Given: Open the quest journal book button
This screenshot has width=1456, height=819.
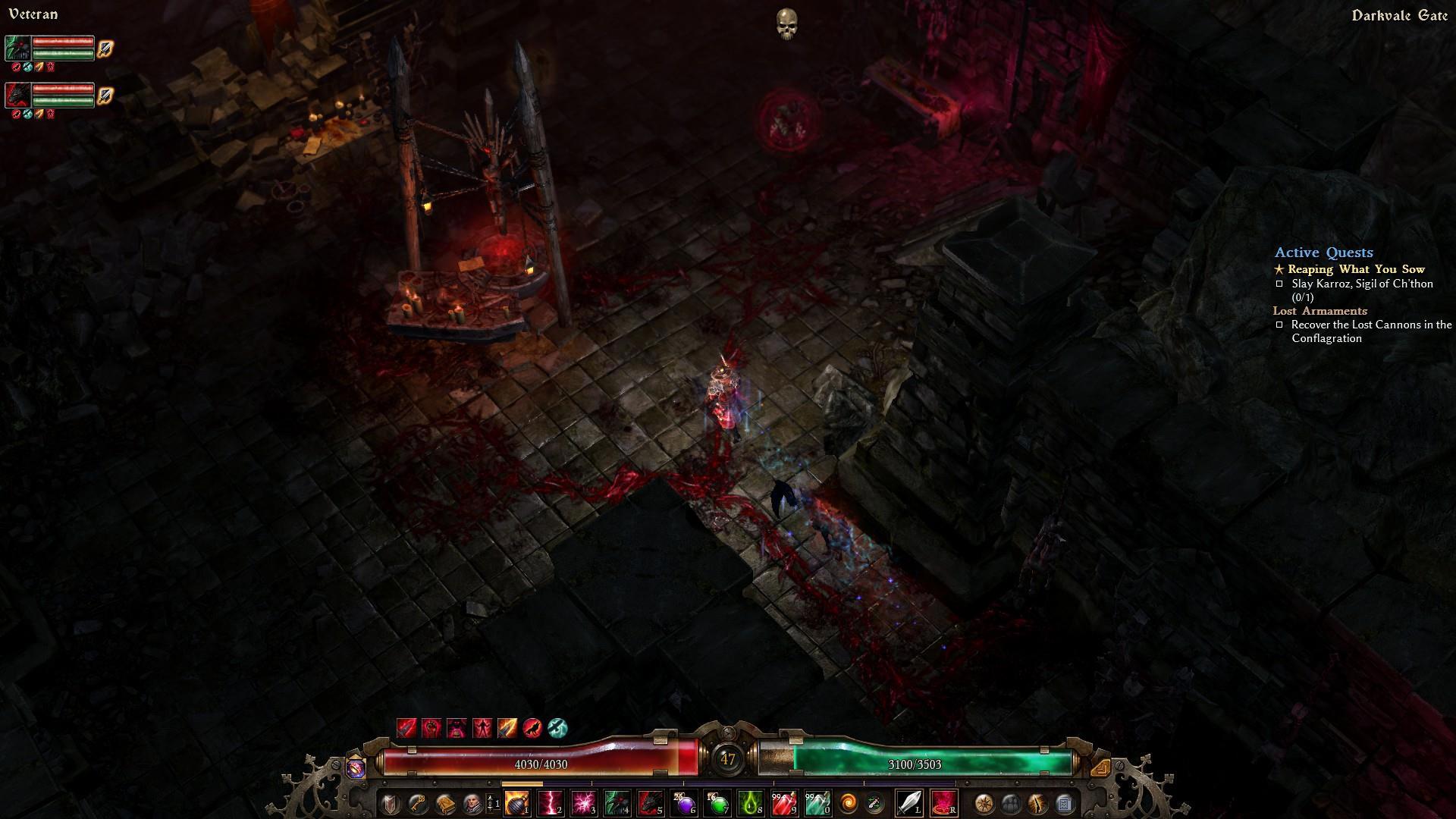Looking at the screenshot, I should tap(444, 802).
